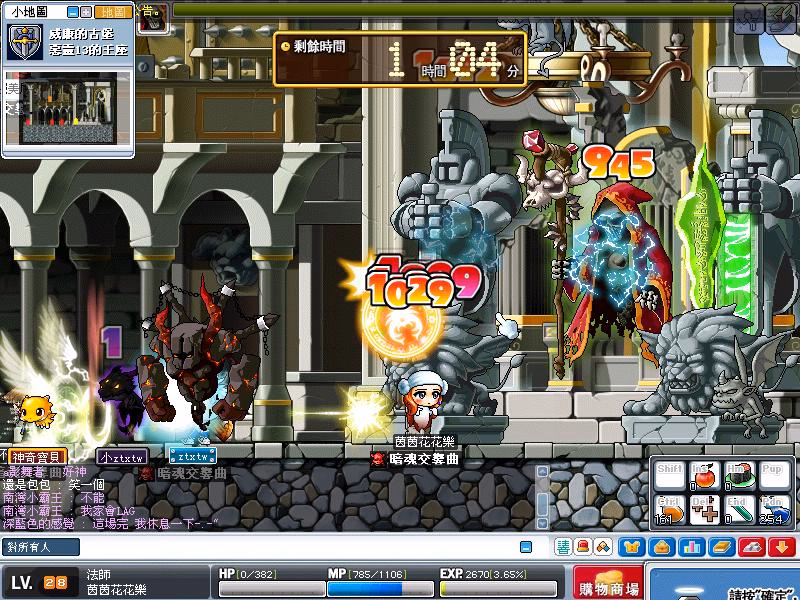The height and width of the screenshot is (600, 800).
Task: Open the equipment window with the shirt icon
Action: tap(632, 547)
